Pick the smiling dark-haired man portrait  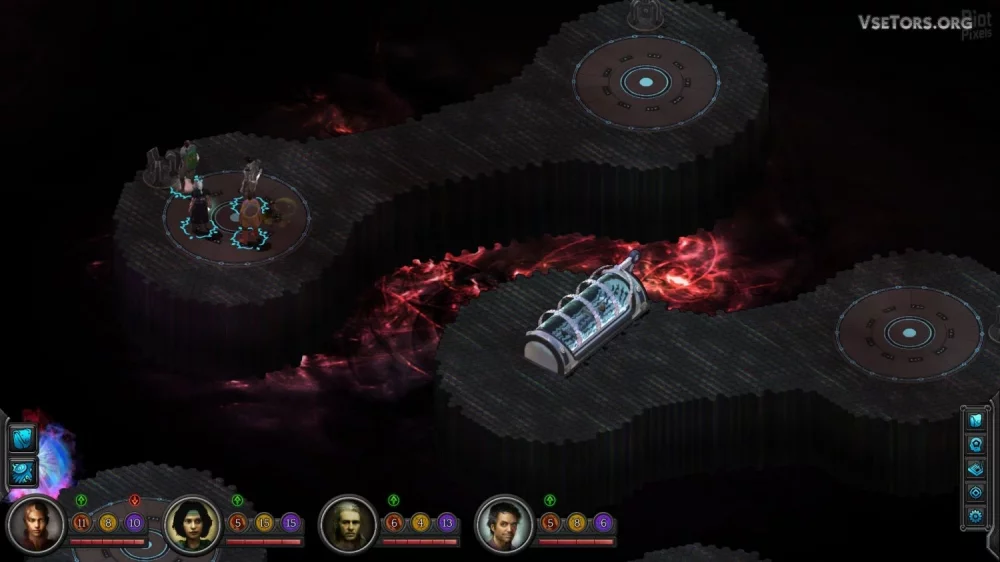point(502,524)
